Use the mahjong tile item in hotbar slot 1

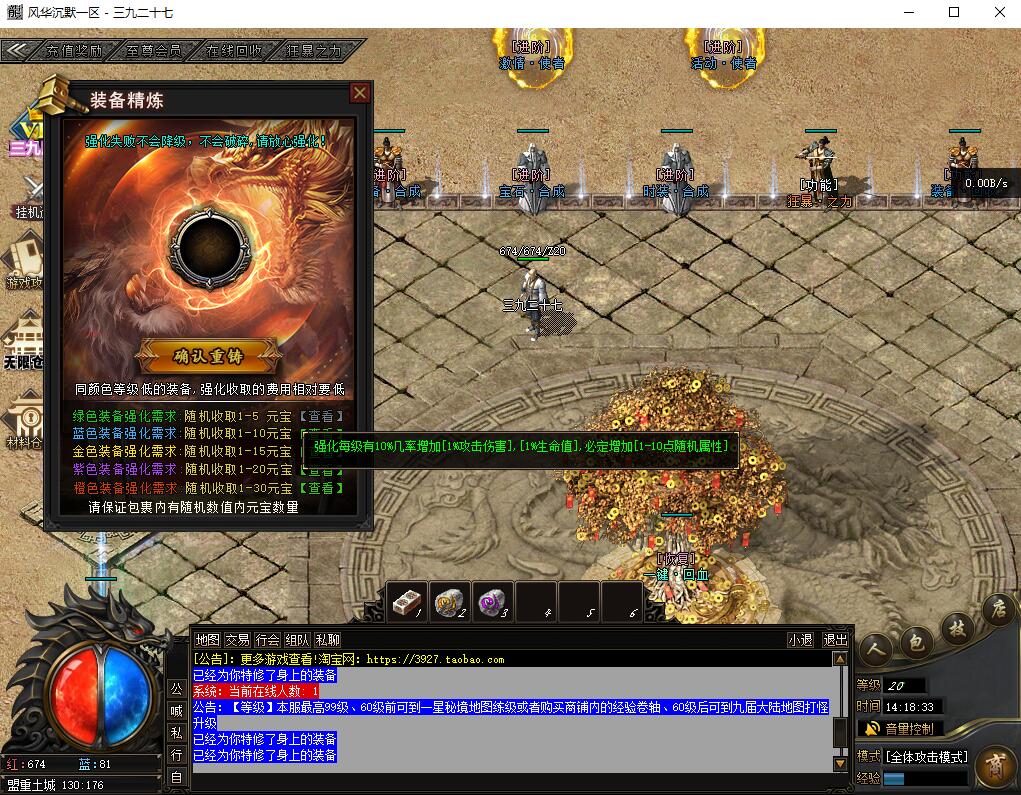point(407,601)
